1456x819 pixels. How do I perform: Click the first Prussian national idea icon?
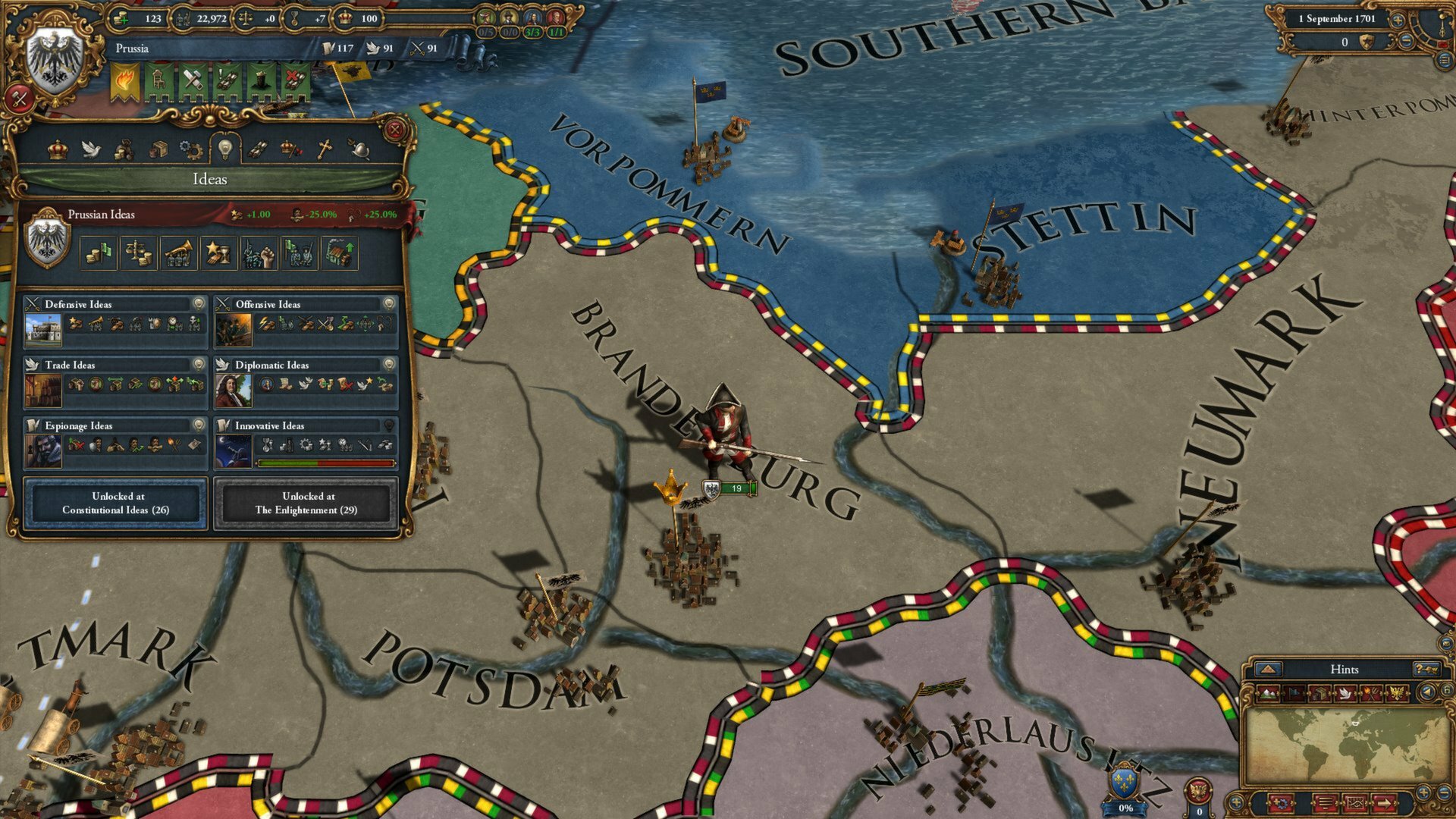click(99, 253)
